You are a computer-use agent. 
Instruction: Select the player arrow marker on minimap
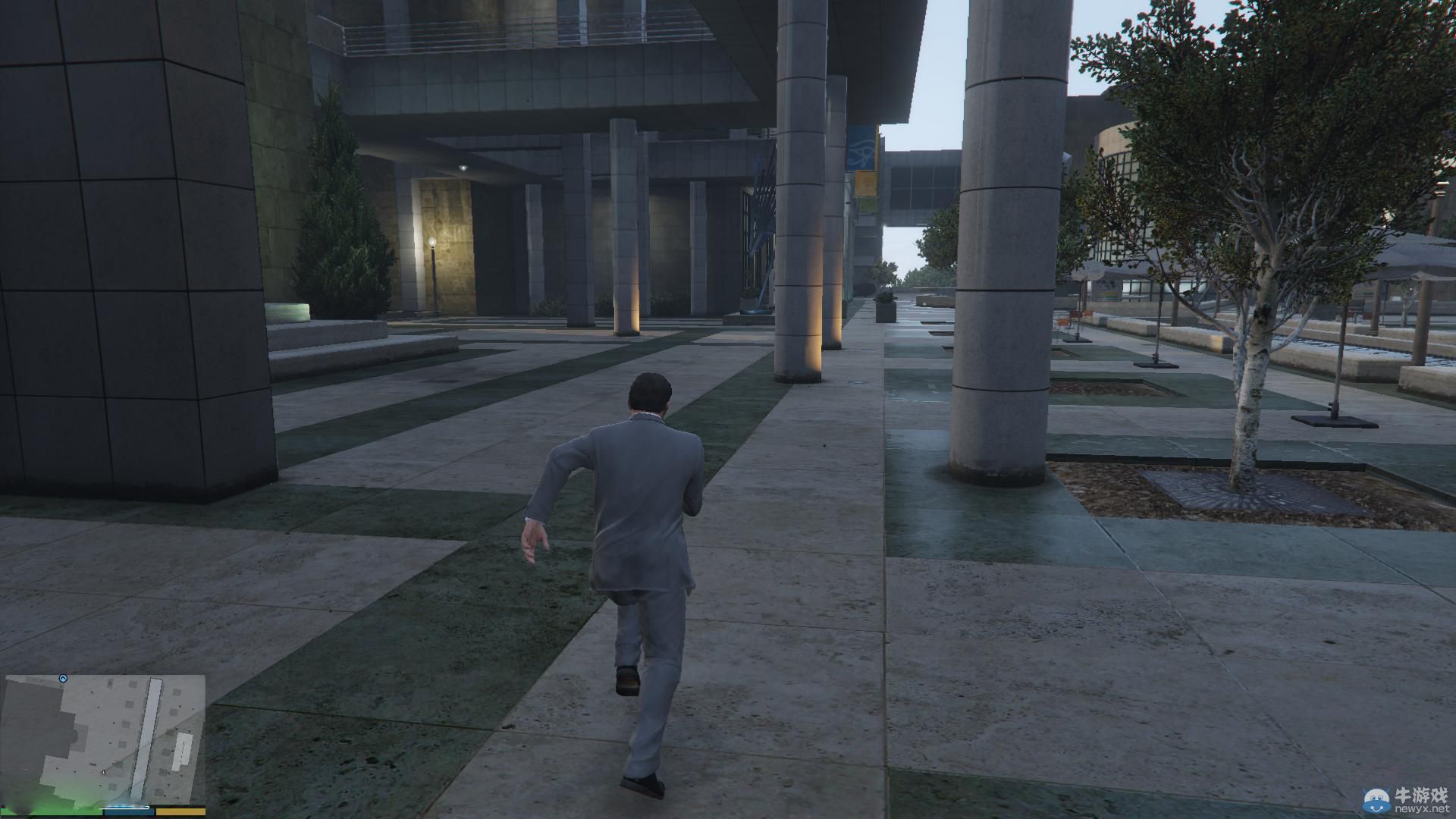(x=103, y=772)
